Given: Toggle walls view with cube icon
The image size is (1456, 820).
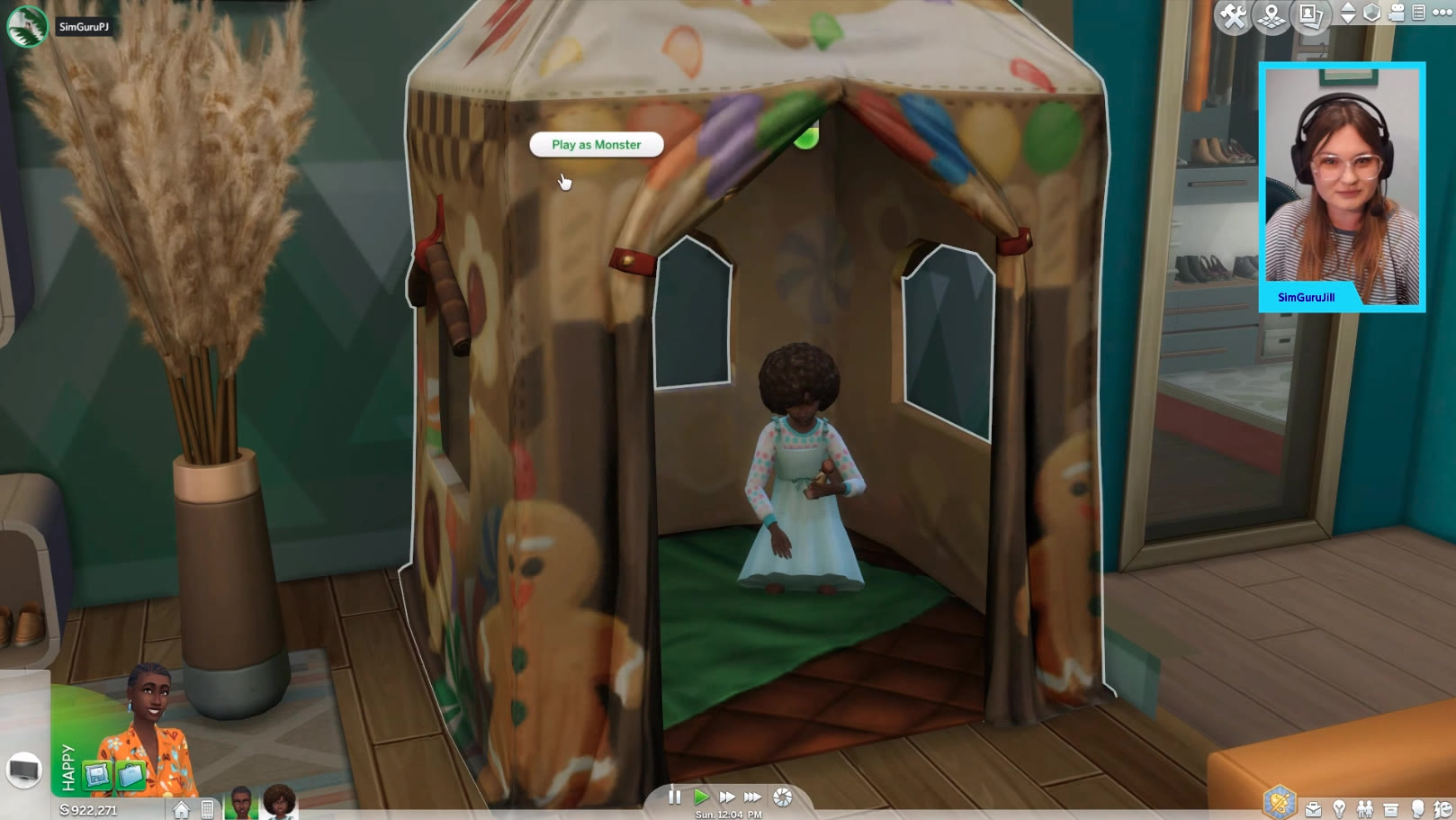Looking at the screenshot, I should [1371, 13].
